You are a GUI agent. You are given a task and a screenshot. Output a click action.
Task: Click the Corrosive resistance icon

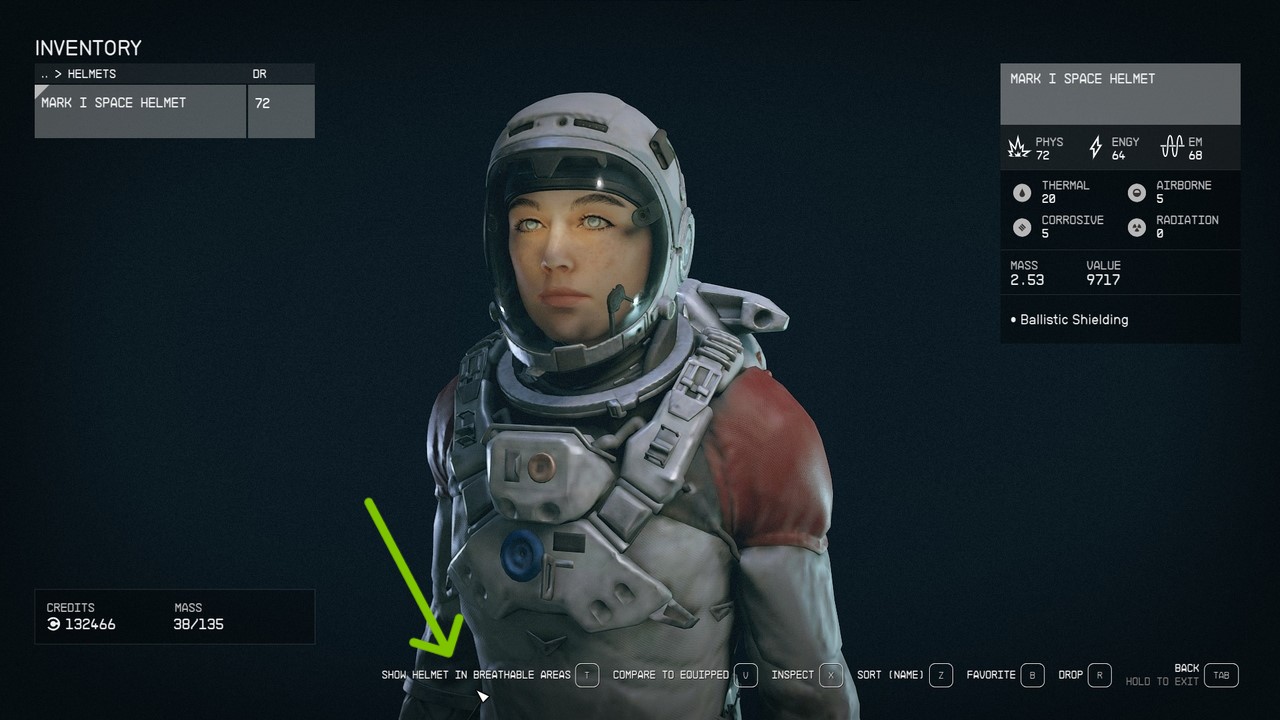coord(1022,227)
